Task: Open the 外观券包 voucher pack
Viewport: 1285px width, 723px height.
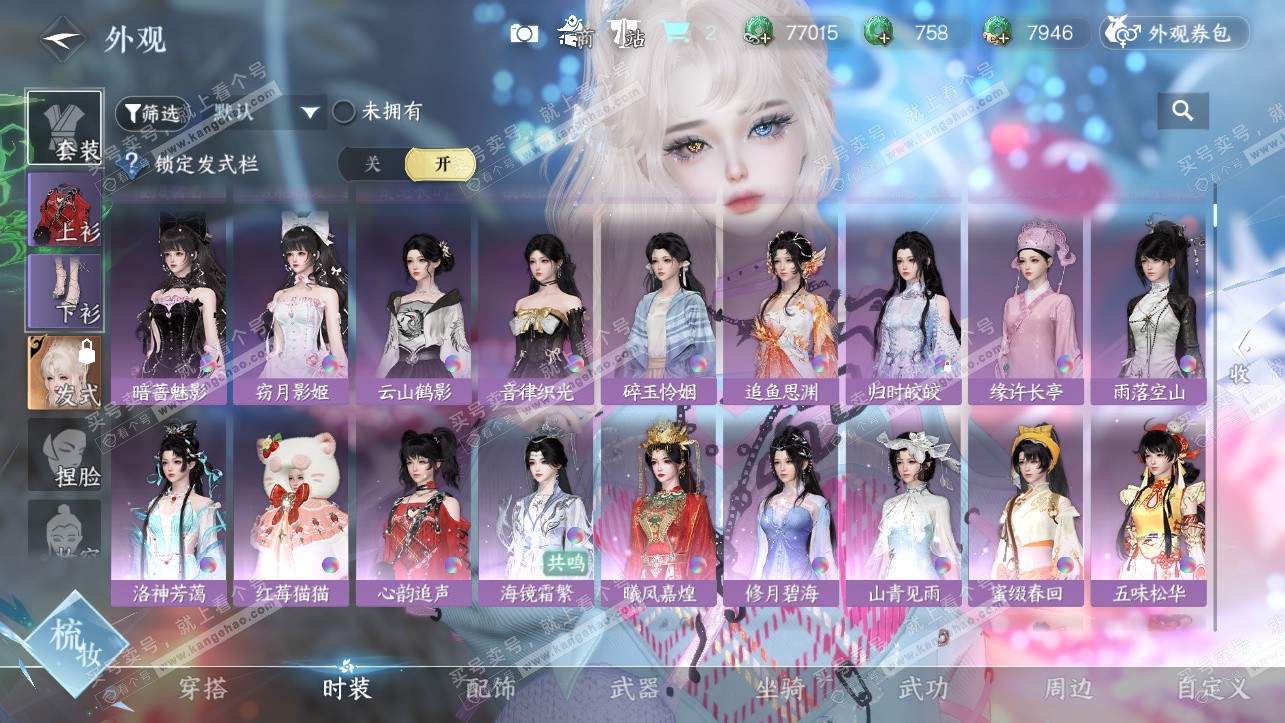Action: click(x=1175, y=33)
